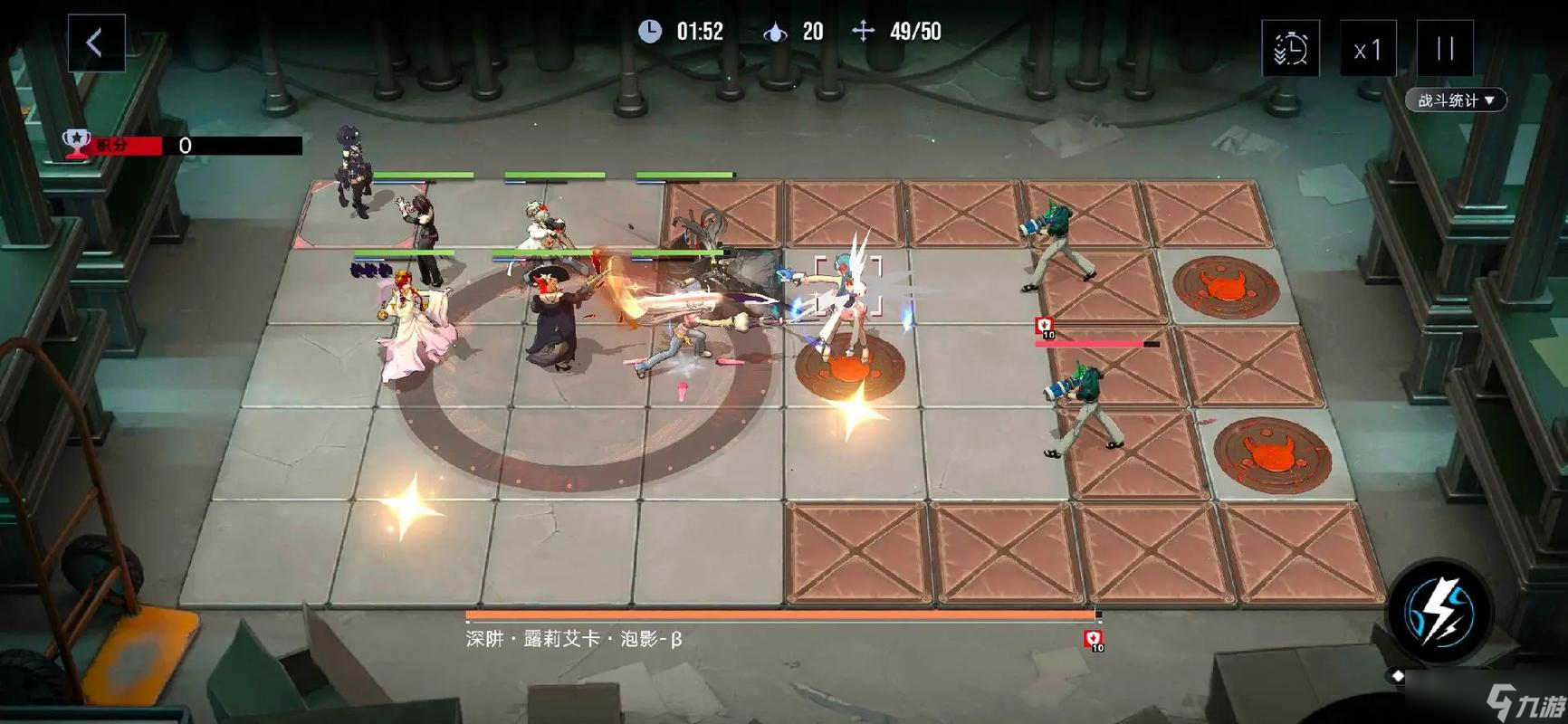The height and width of the screenshot is (724, 1568).
Task: Click the deployment cost icon showing 49/50
Action: point(865,32)
